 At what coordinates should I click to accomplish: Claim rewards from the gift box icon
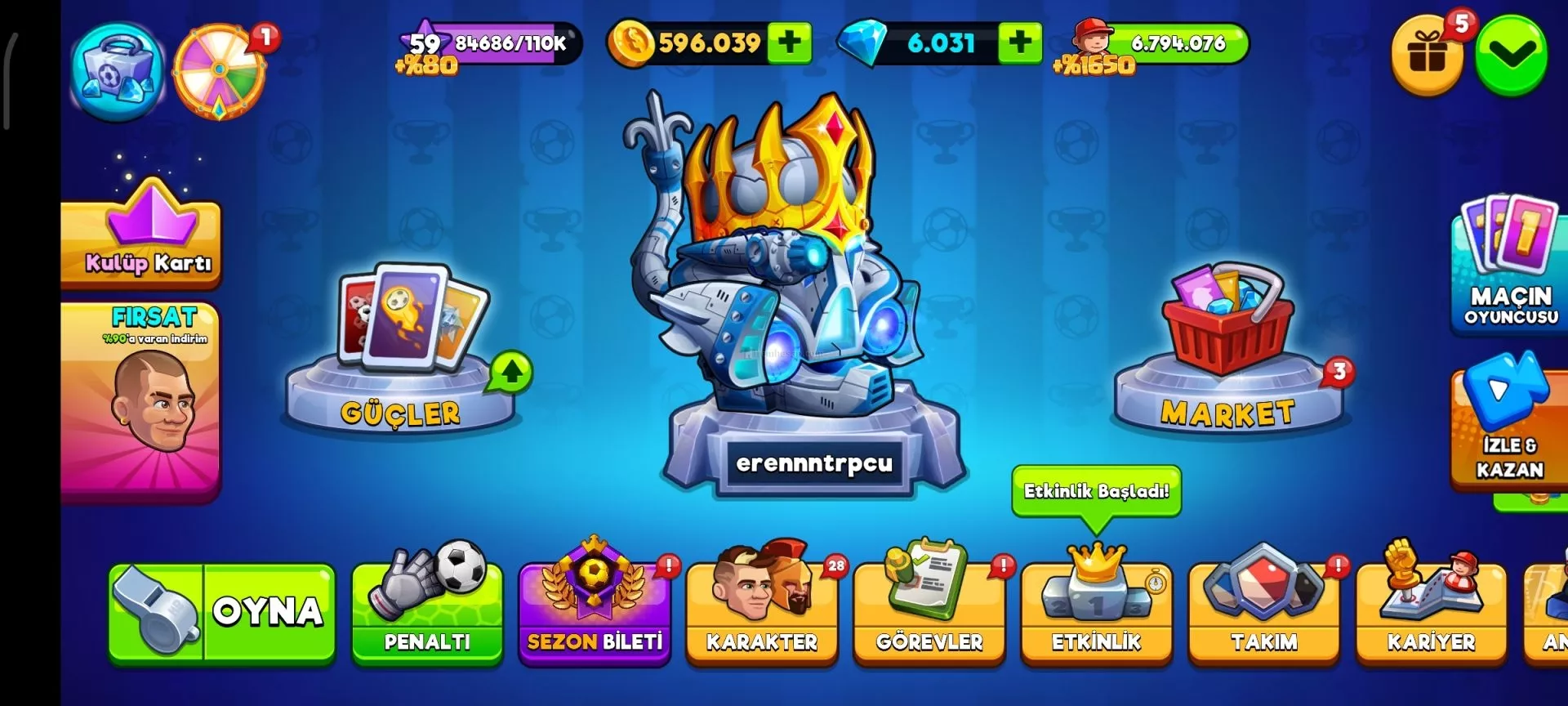click(1428, 56)
